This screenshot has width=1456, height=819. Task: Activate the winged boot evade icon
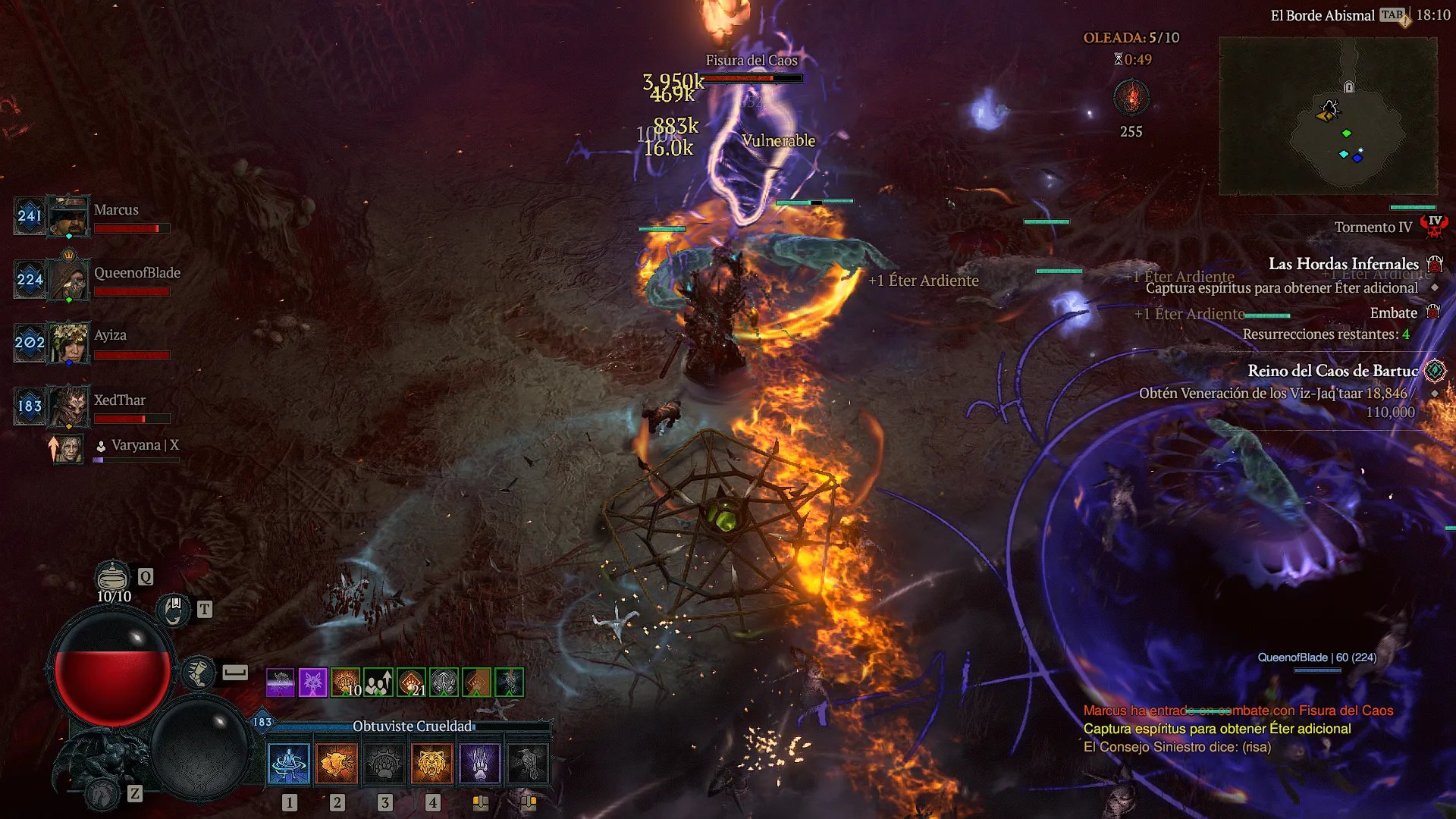[198, 672]
